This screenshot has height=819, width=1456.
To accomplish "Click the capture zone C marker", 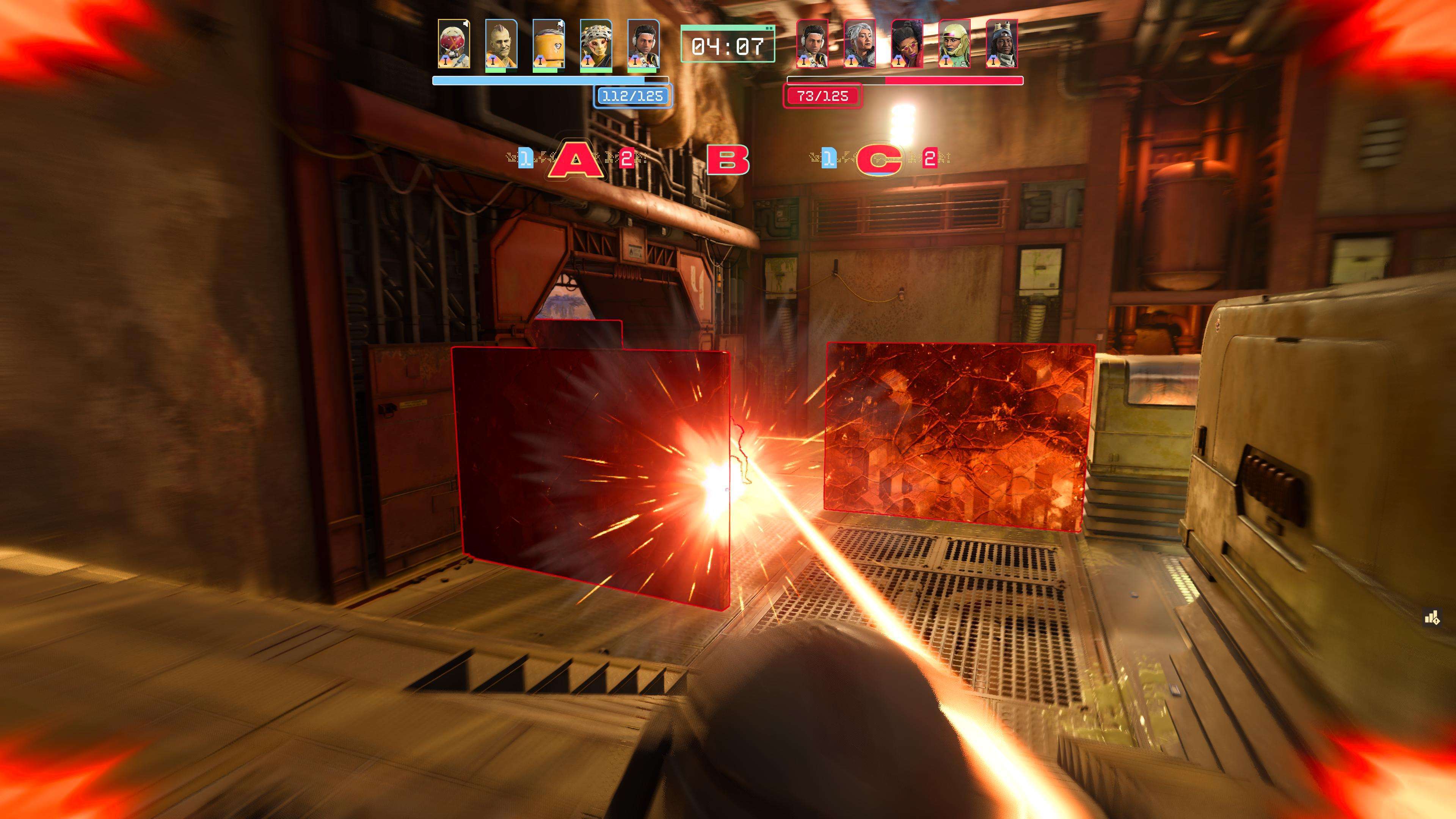I will coord(879,159).
